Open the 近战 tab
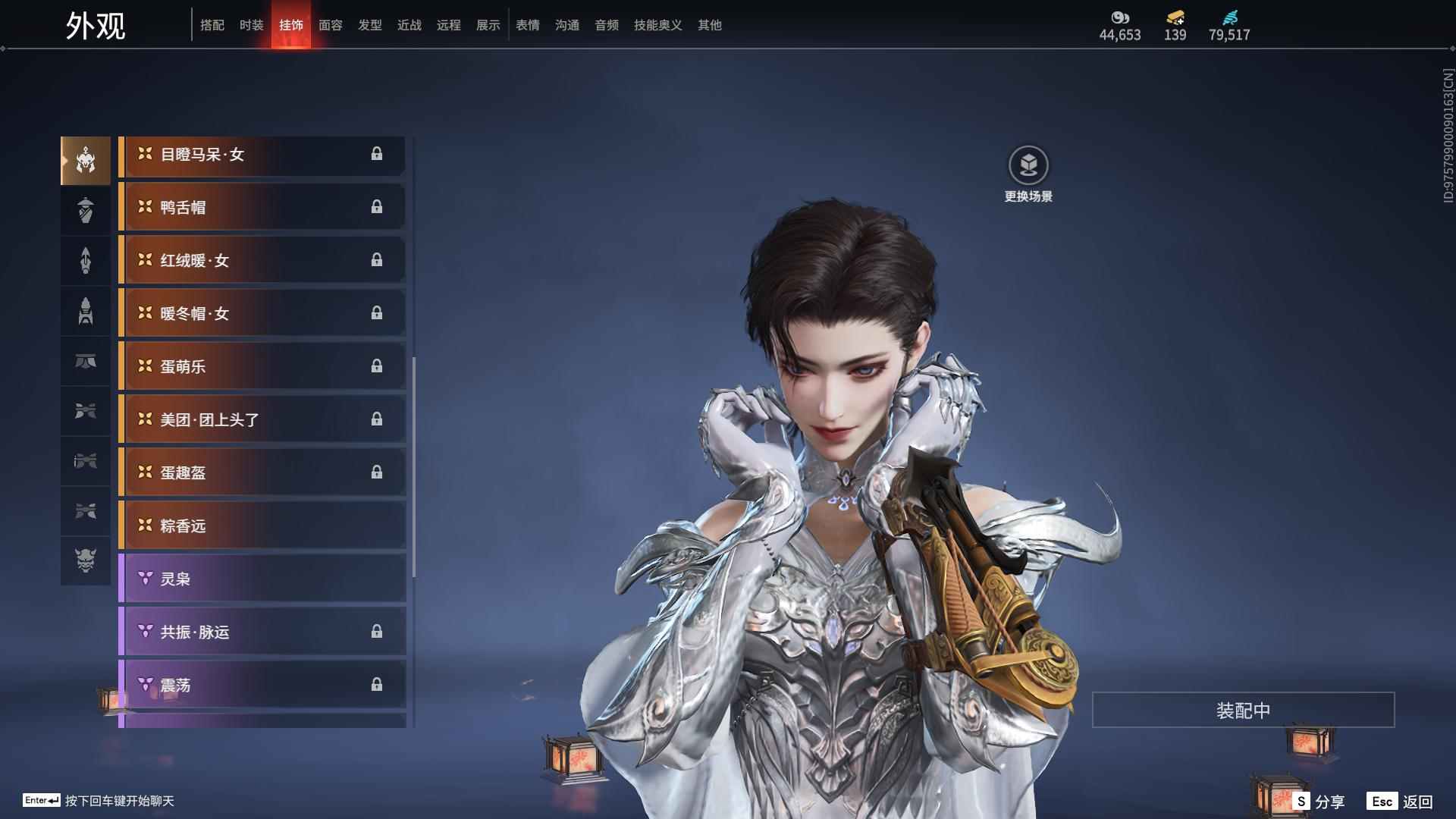 (x=409, y=25)
